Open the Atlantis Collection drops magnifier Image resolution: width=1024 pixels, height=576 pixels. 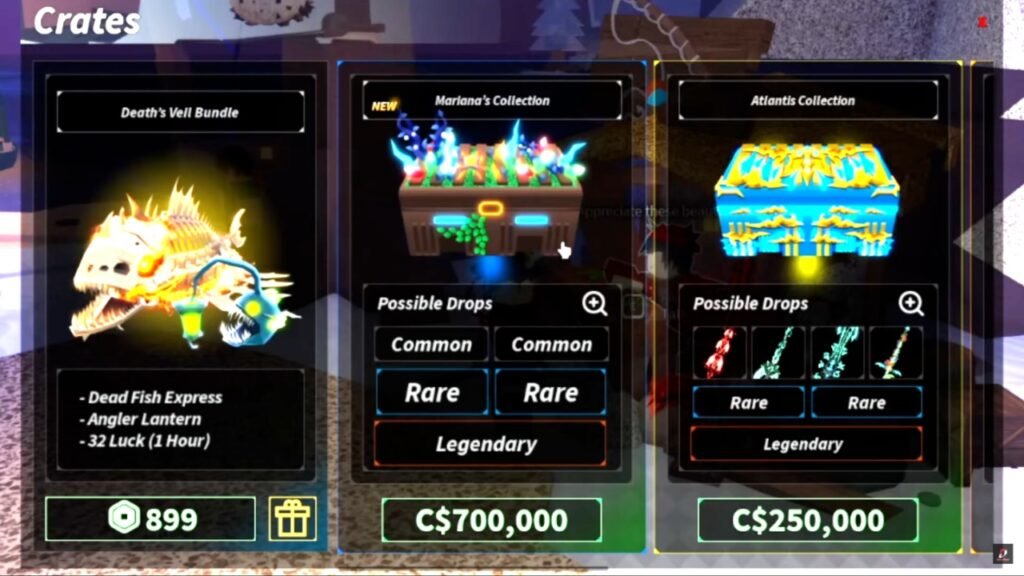click(x=910, y=303)
